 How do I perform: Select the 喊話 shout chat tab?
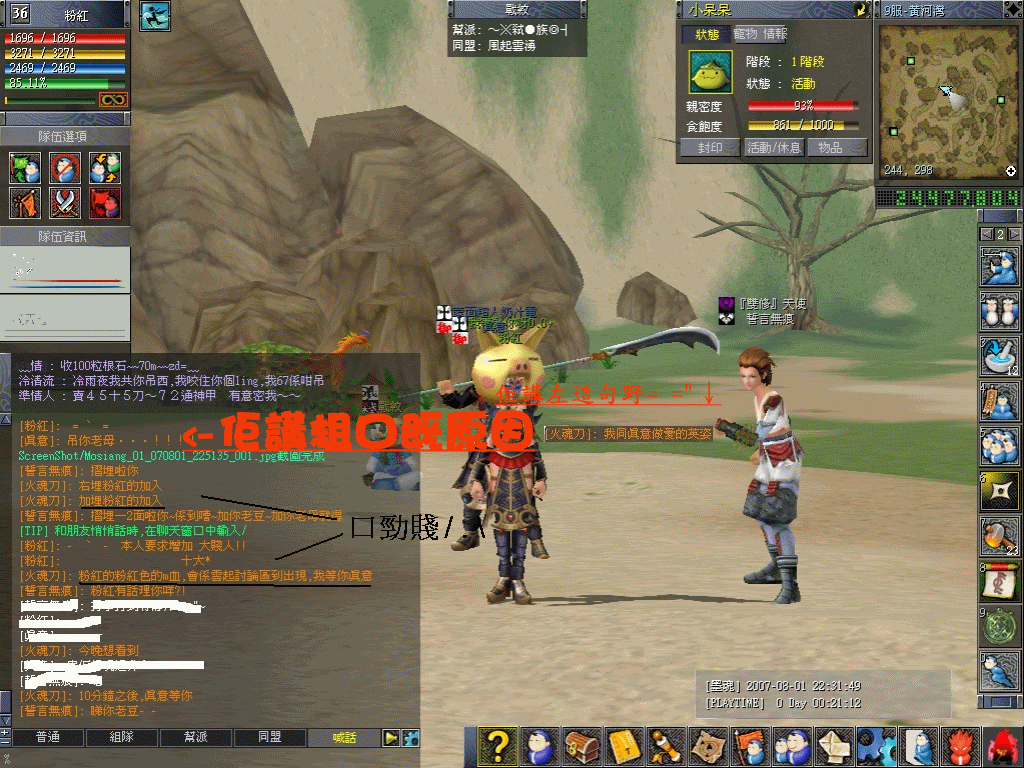(343, 738)
